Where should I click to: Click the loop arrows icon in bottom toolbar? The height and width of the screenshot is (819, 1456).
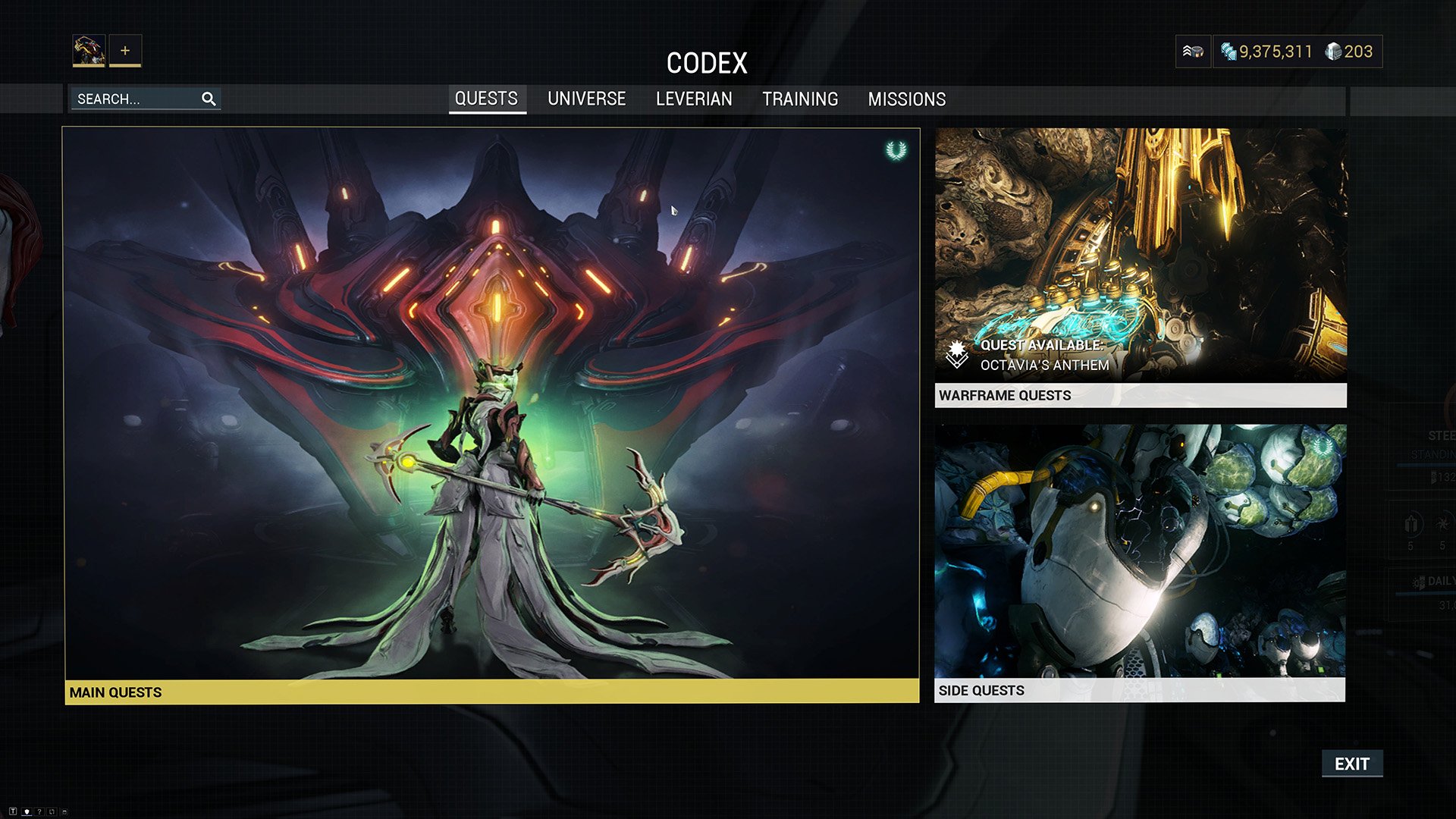click(x=52, y=812)
